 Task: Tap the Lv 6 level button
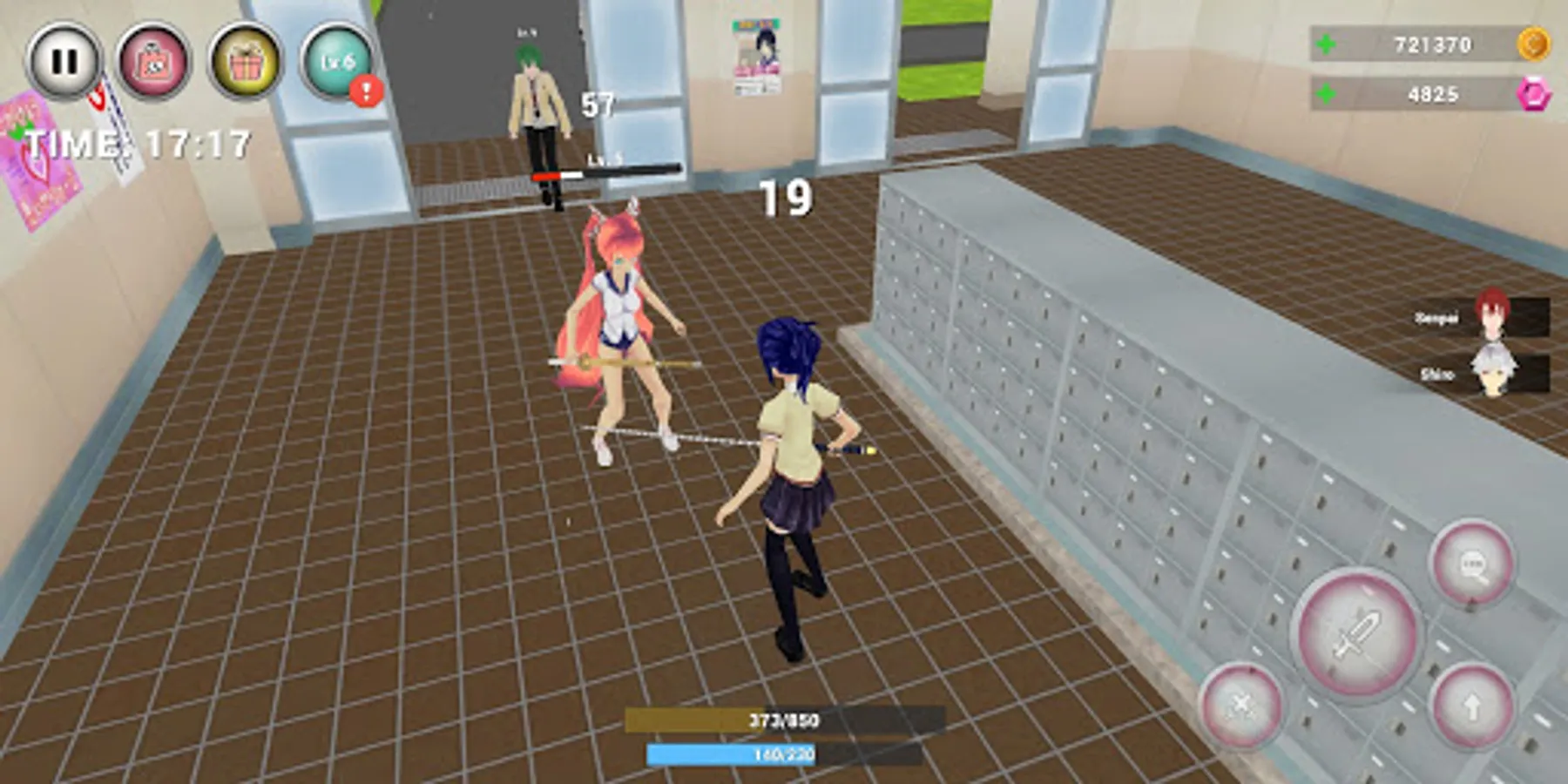click(x=339, y=59)
